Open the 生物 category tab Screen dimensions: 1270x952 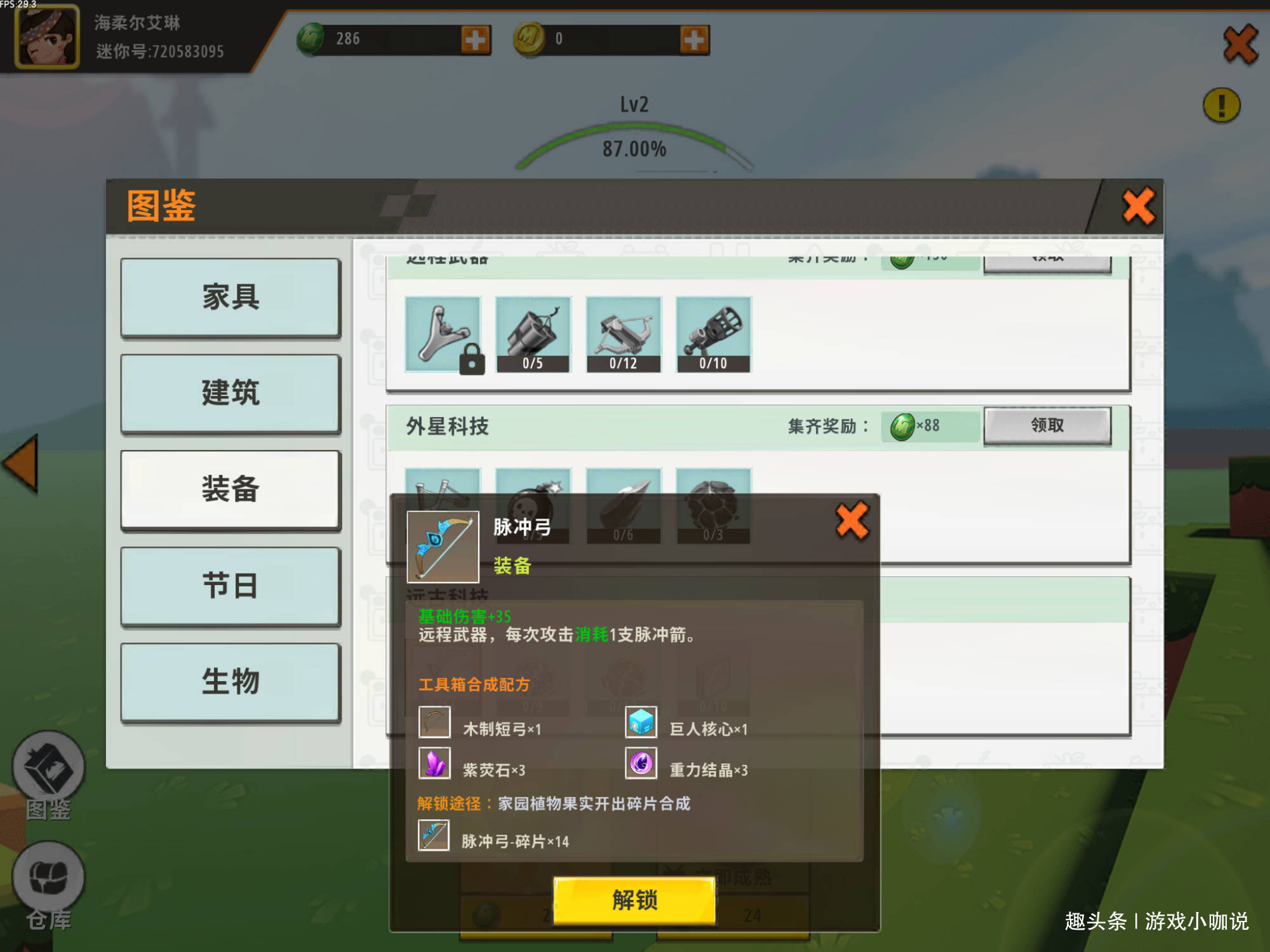(x=230, y=682)
